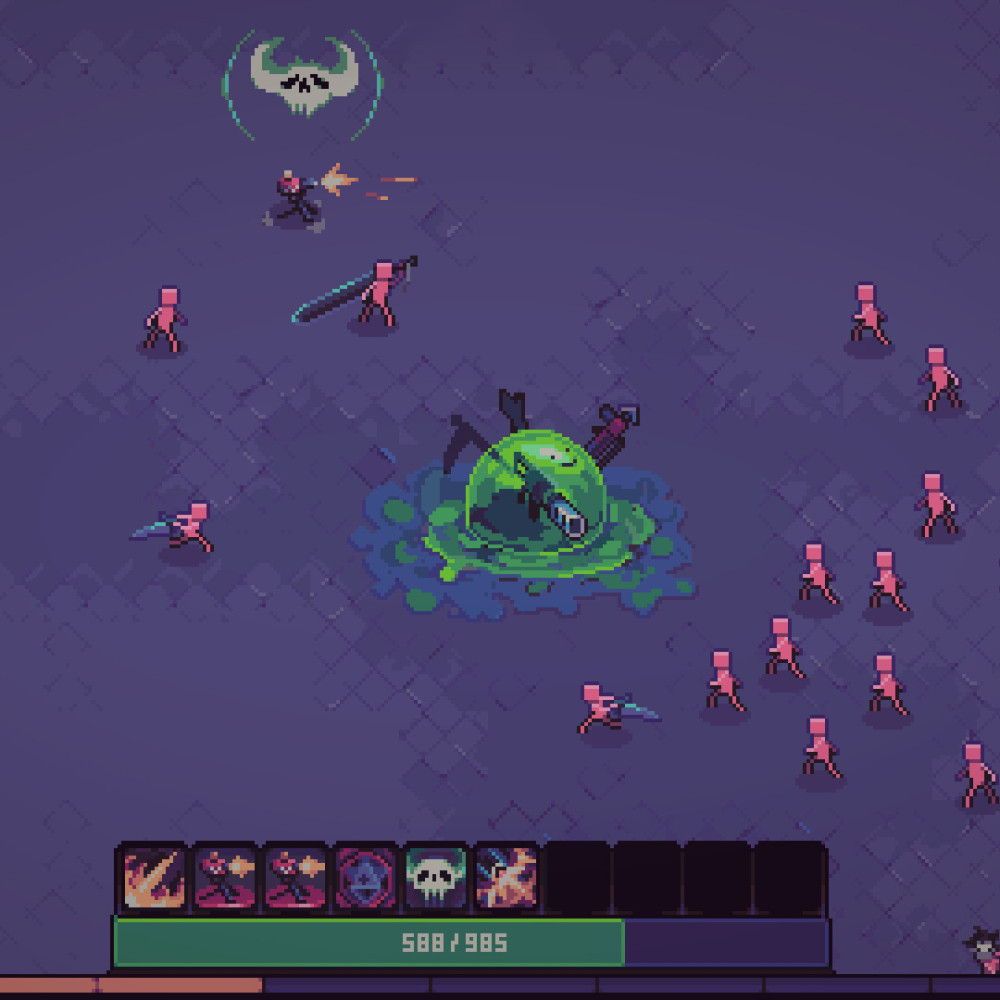Click the blue and orange burst ability
Viewport: 1000px width, 1000px height.
(506, 877)
